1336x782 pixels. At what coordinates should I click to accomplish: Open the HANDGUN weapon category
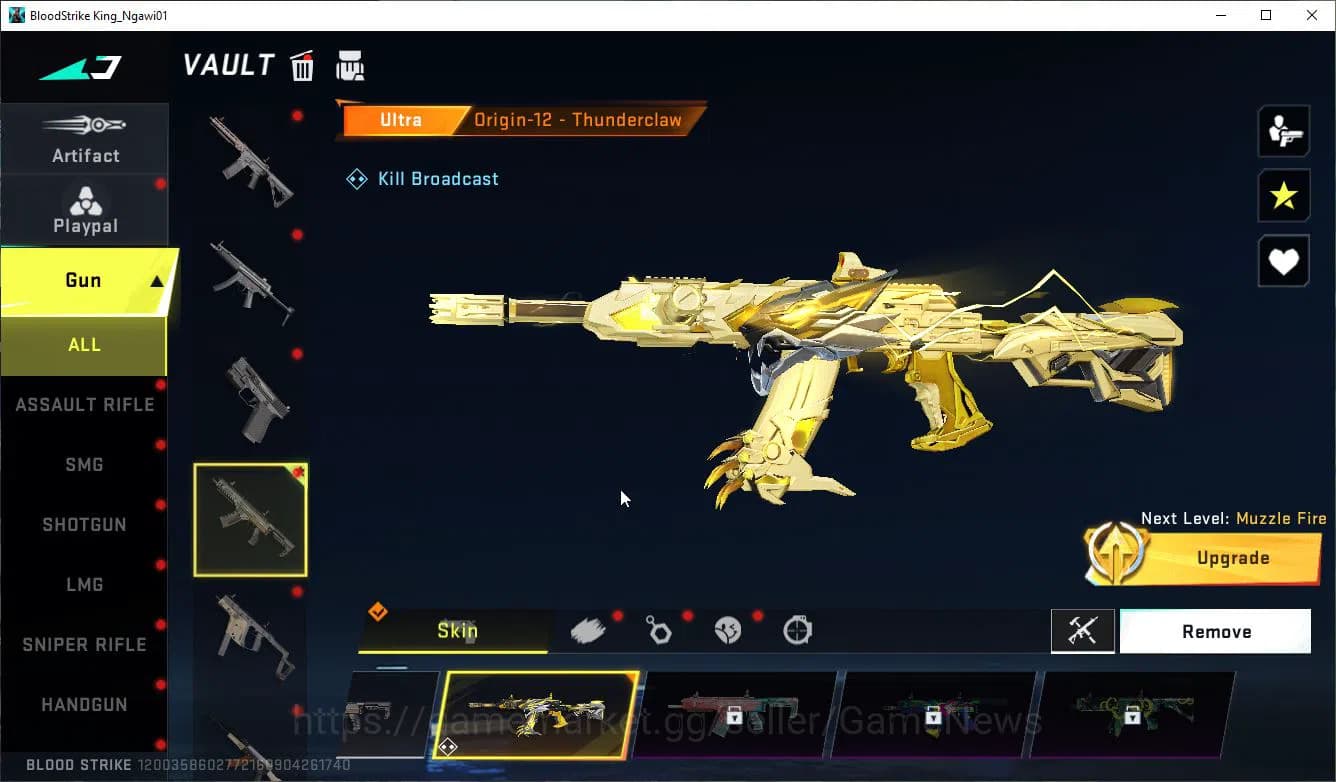coord(84,704)
